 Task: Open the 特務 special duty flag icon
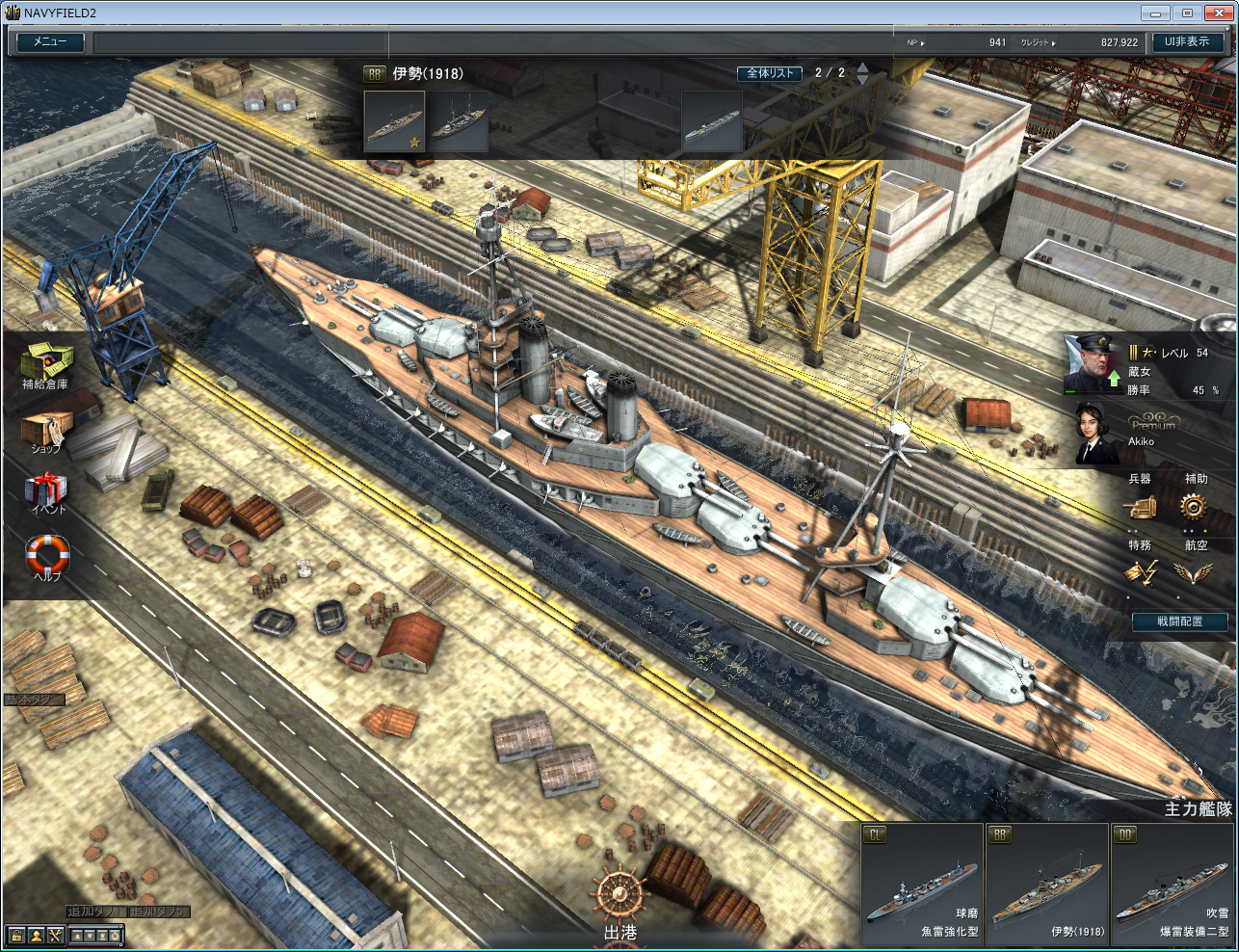[1140, 571]
